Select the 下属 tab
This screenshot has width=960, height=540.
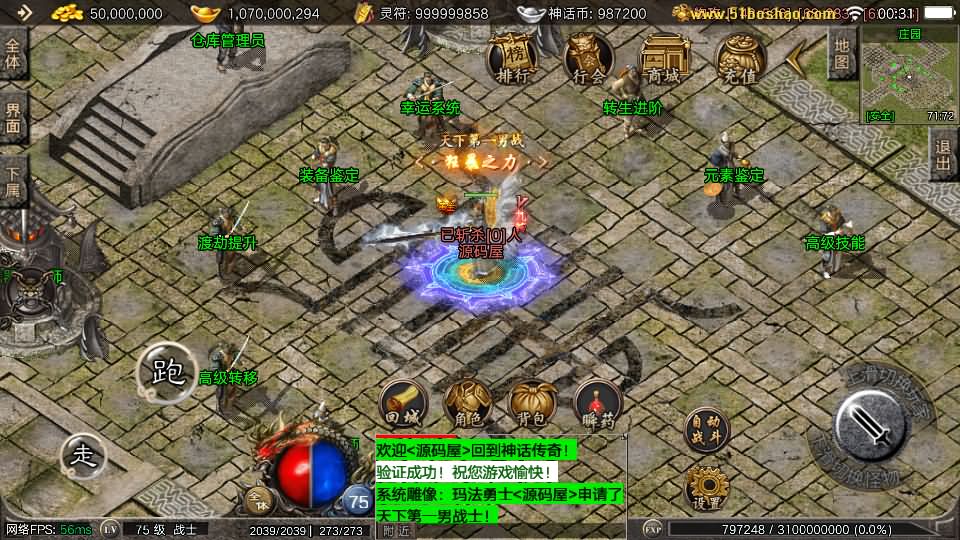point(13,181)
